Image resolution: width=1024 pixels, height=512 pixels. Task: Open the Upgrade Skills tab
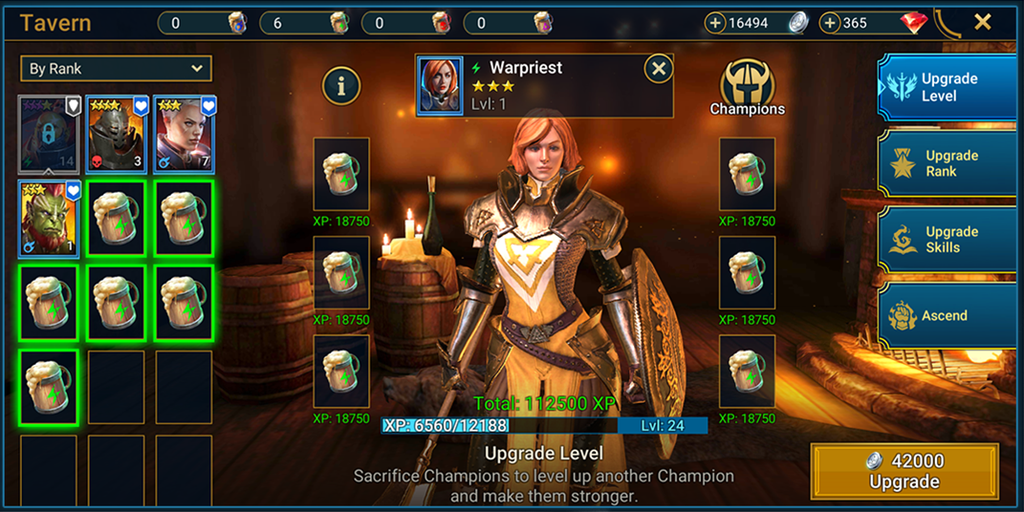click(946, 239)
